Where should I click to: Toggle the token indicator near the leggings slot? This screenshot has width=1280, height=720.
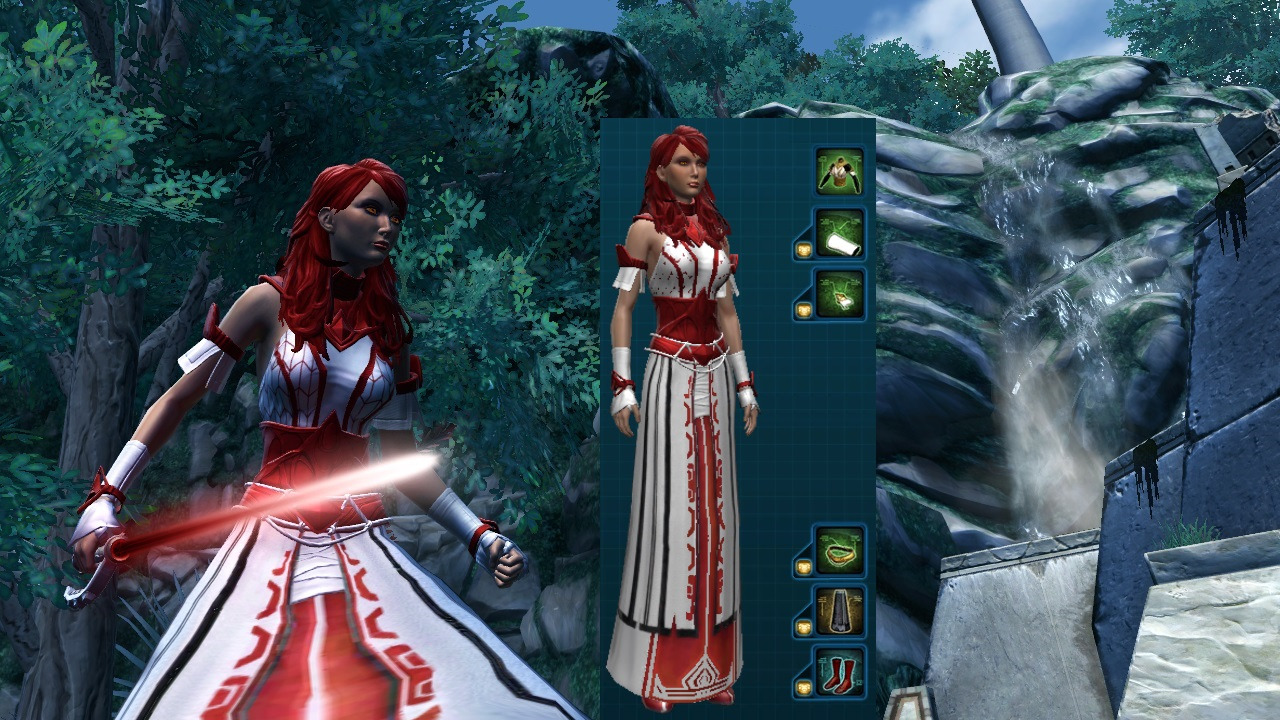coord(803,626)
